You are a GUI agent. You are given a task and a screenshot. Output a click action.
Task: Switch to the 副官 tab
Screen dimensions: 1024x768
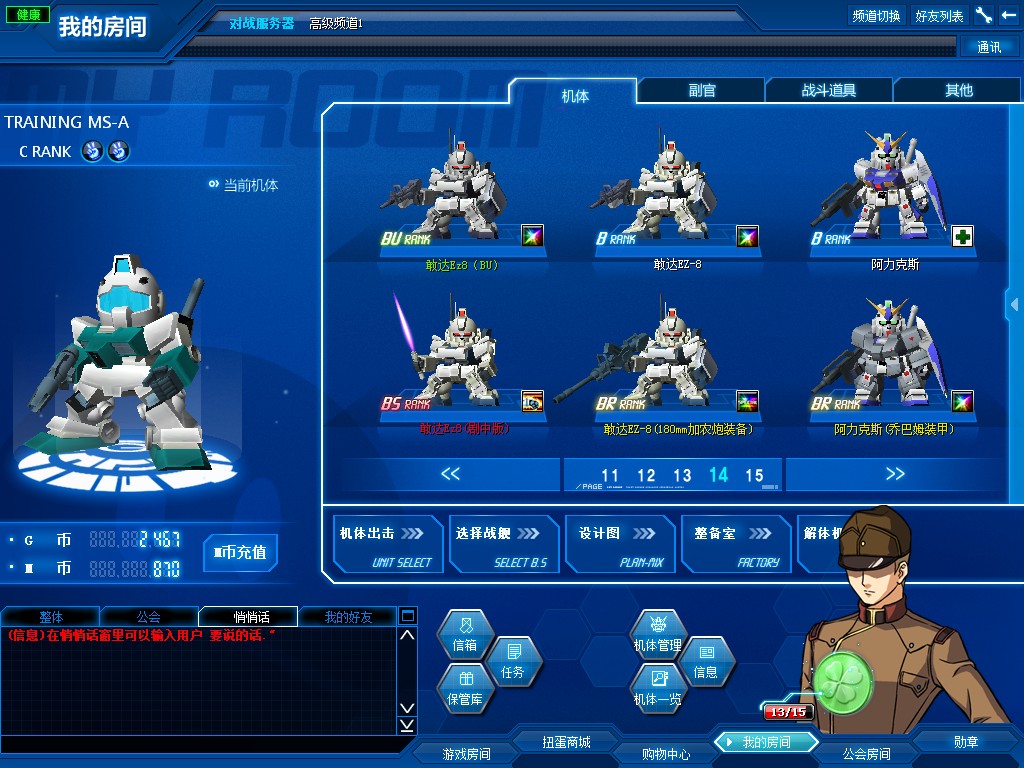(702, 90)
